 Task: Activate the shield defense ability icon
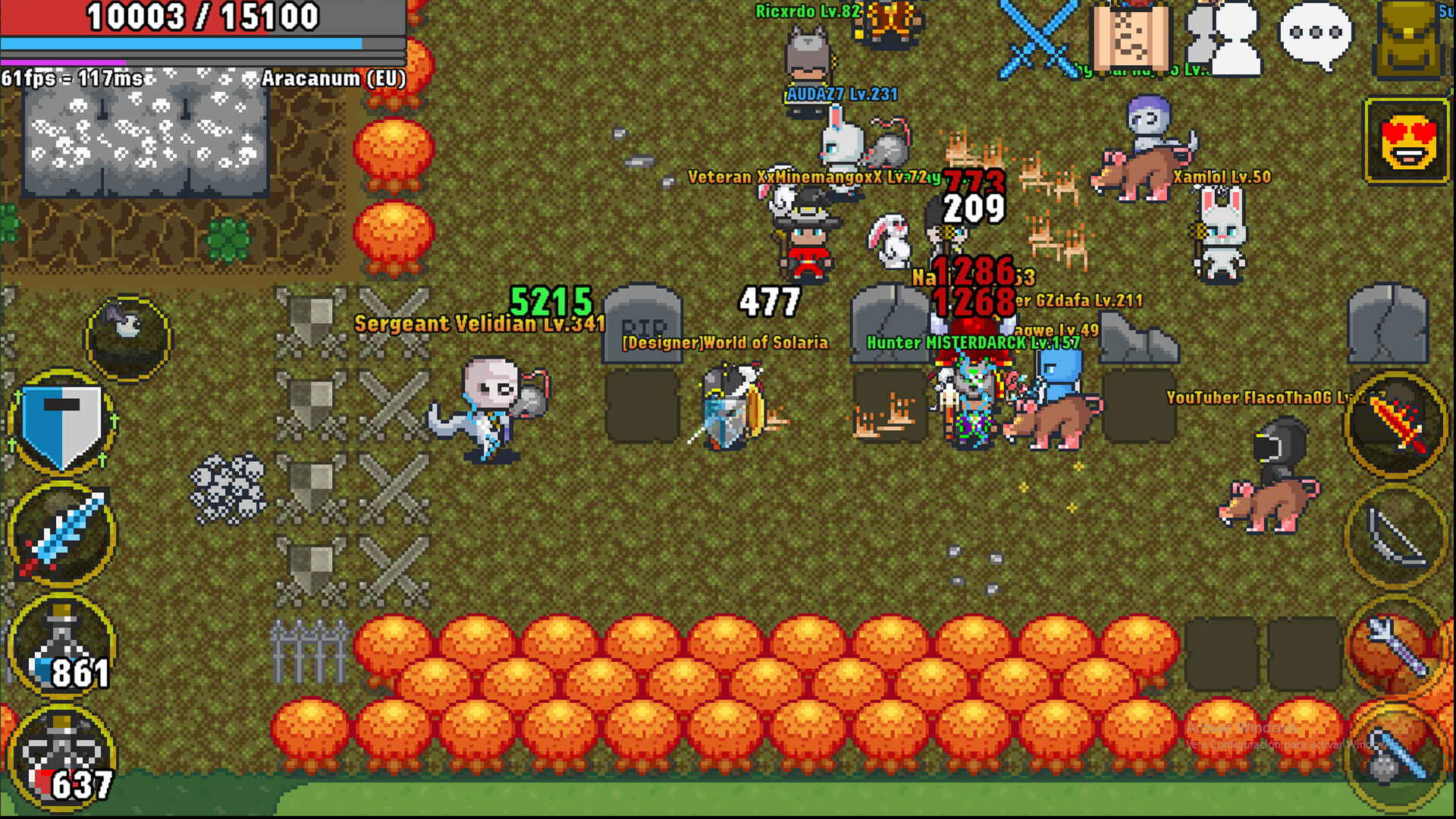[61, 423]
